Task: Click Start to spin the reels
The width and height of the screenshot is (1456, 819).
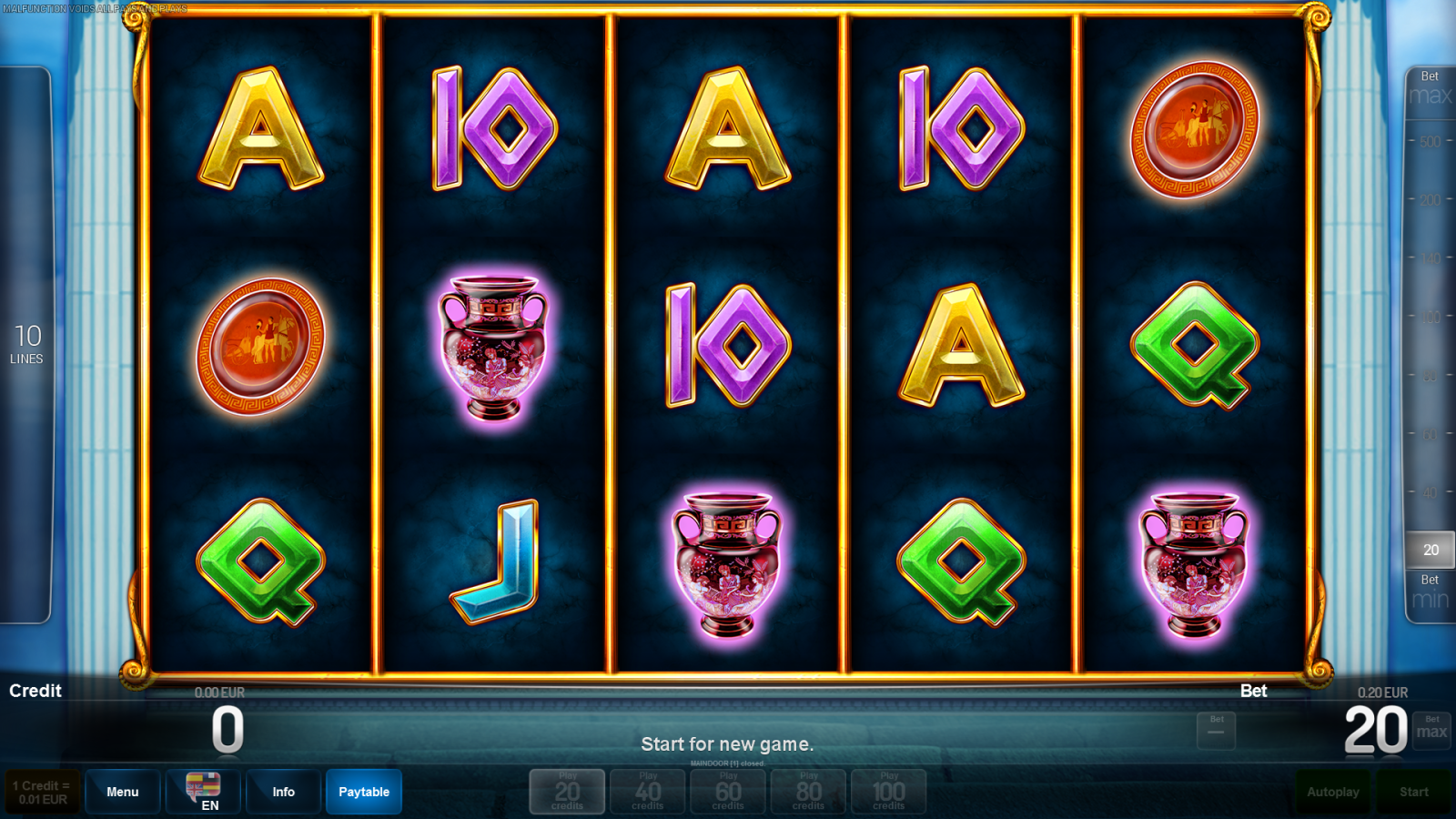Action: (x=1414, y=792)
